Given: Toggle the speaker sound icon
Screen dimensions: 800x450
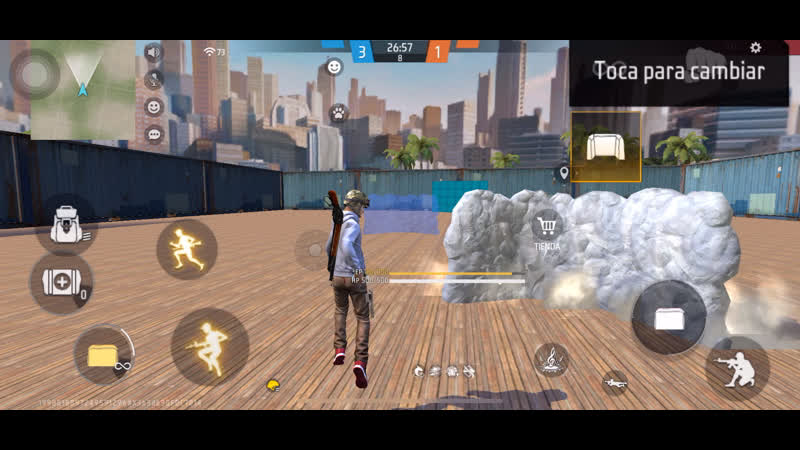Looking at the screenshot, I should coord(153,52).
